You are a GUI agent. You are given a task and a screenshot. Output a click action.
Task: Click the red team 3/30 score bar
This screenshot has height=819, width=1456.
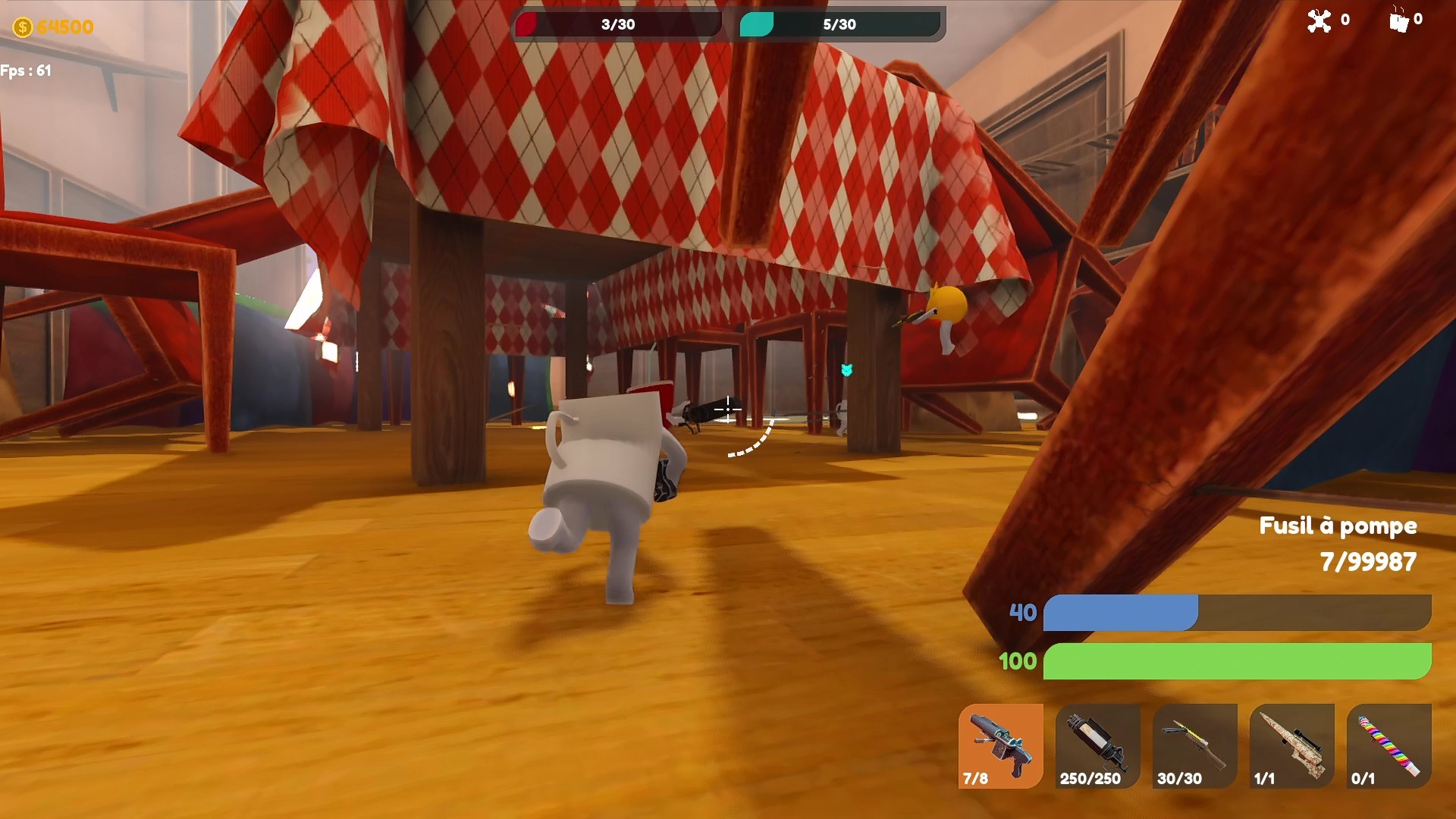coord(618,24)
